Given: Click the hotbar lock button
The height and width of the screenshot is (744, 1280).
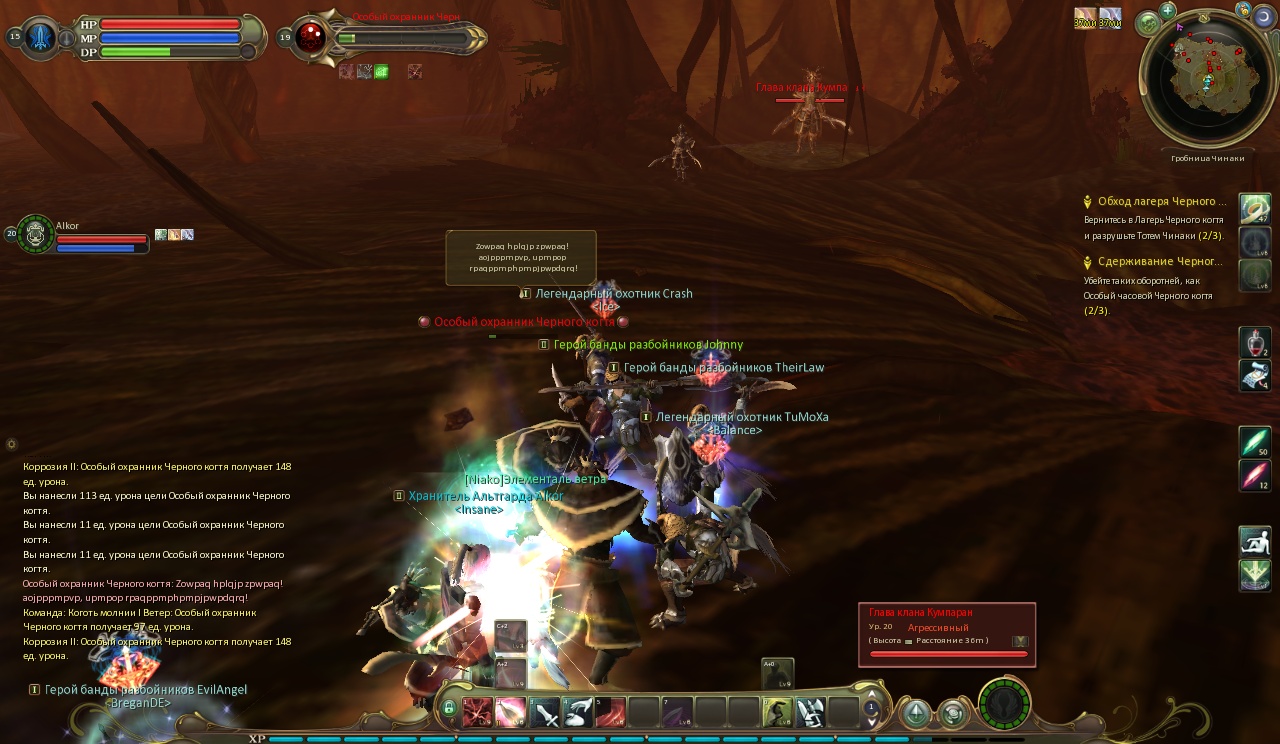Looking at the screenshot, I should [449, 709].
